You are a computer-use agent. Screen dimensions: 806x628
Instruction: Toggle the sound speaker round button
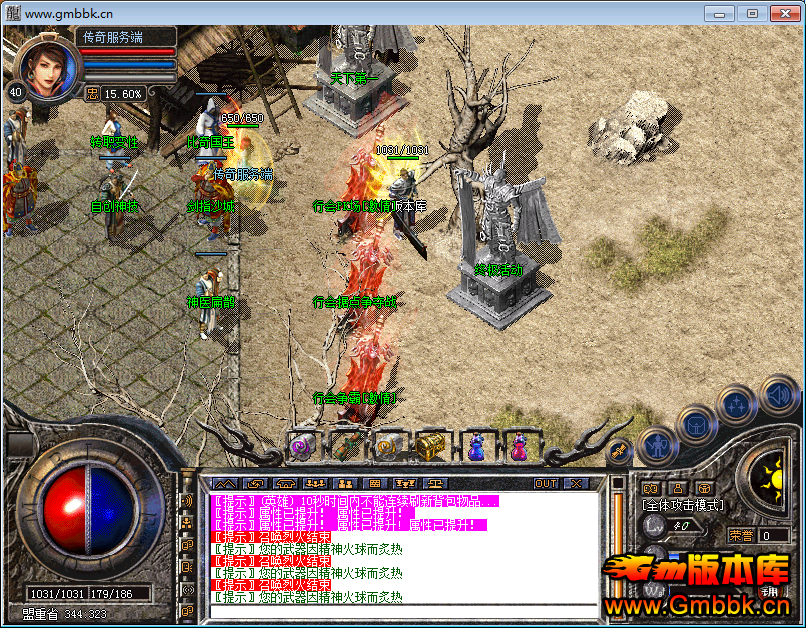777,395
